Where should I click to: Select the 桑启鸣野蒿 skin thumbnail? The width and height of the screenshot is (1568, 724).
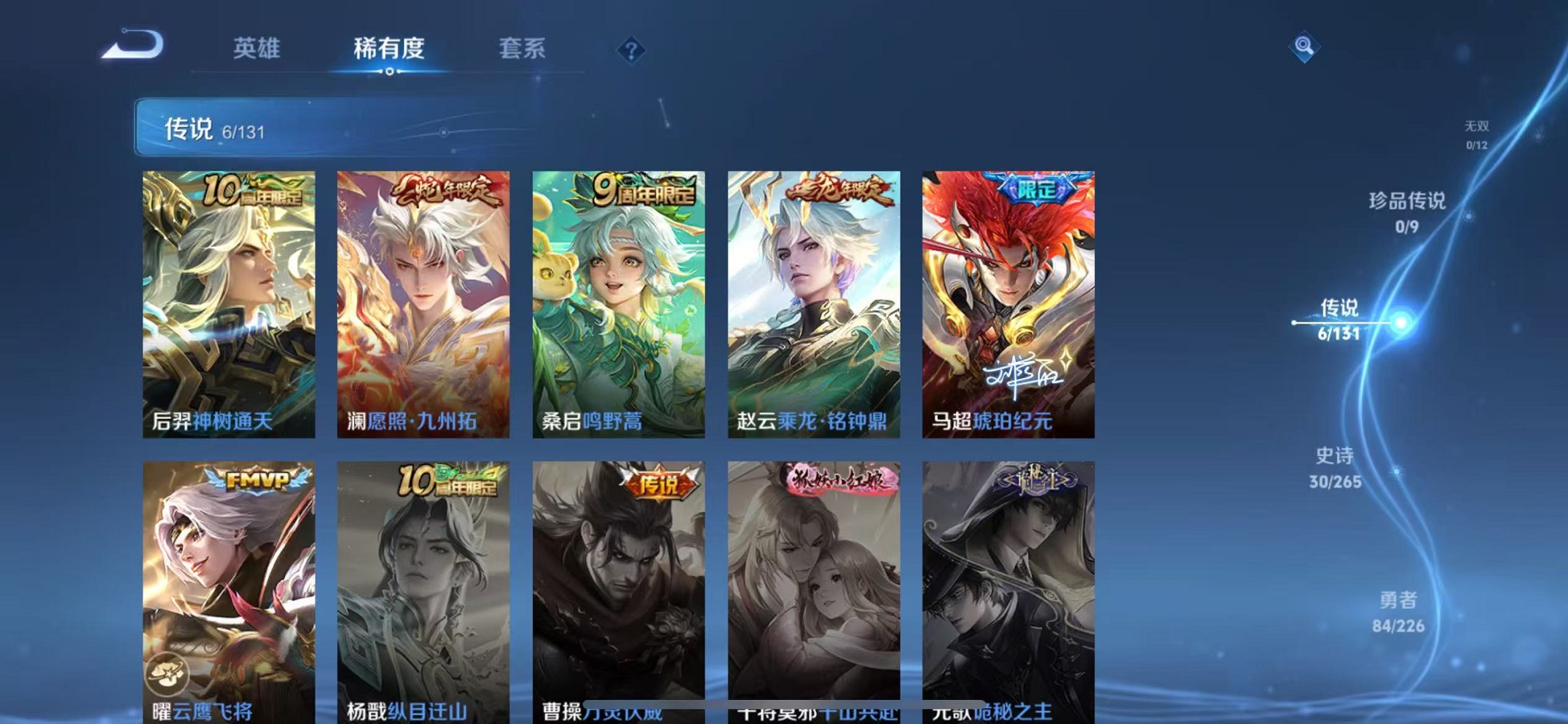tap(618, 302)
